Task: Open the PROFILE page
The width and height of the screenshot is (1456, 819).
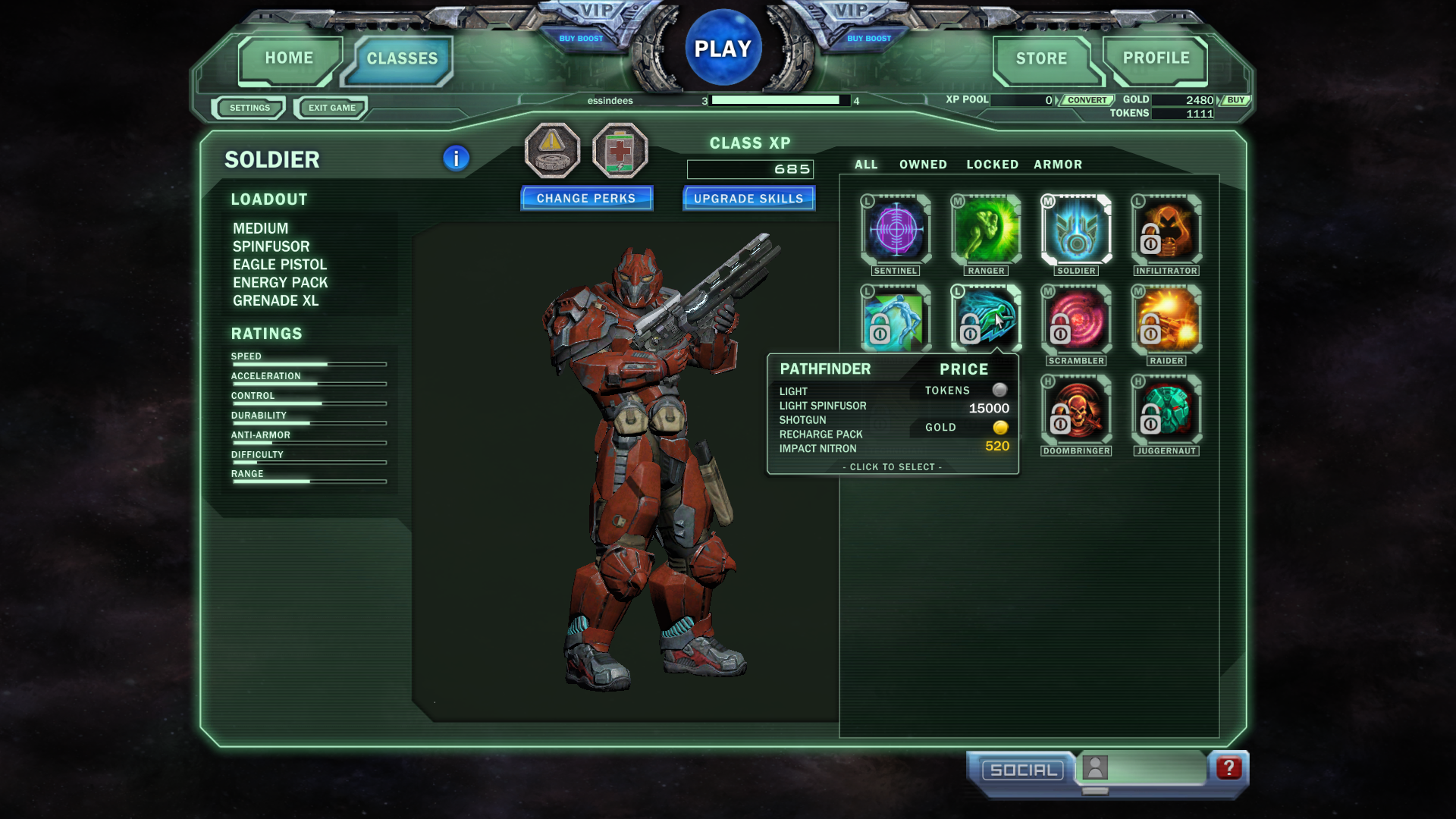Action: point(1156,58)
